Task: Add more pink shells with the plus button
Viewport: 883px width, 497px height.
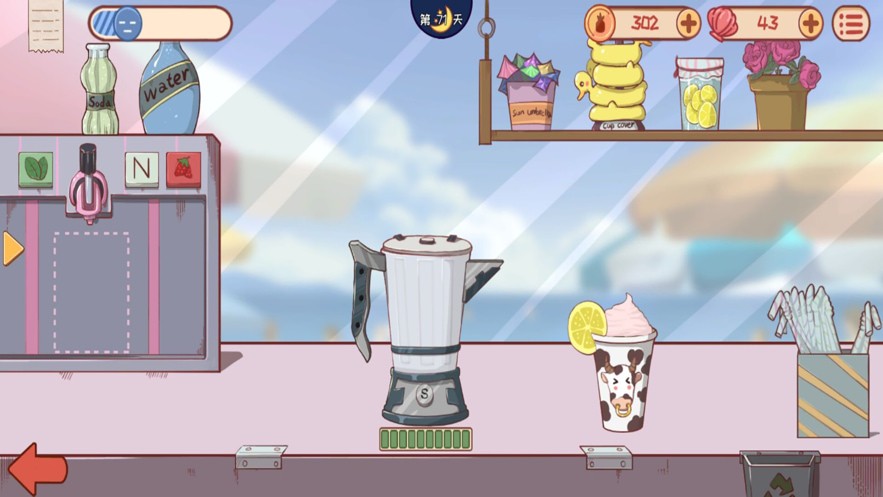Action: 810,23
